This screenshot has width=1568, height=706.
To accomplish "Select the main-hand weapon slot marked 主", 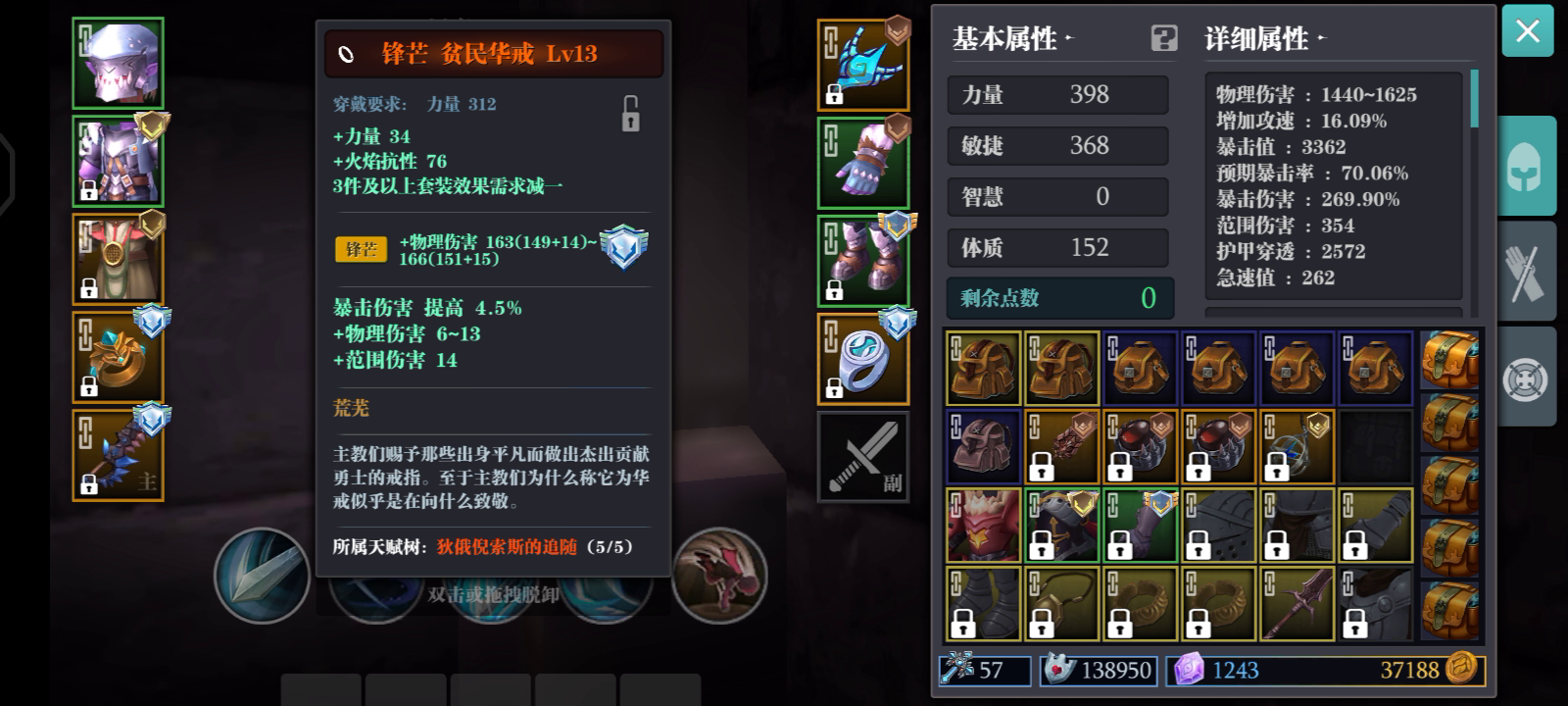I will click(x=118, y=454).
